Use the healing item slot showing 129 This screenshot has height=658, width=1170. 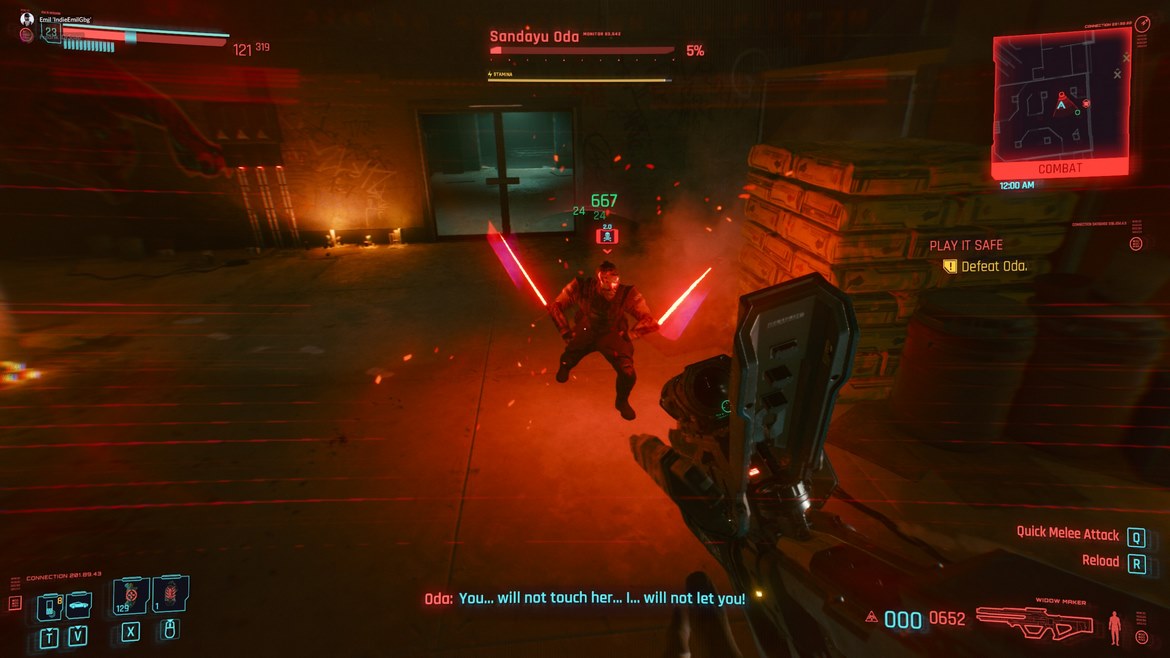pyautogui.click(x=131, y=596)
